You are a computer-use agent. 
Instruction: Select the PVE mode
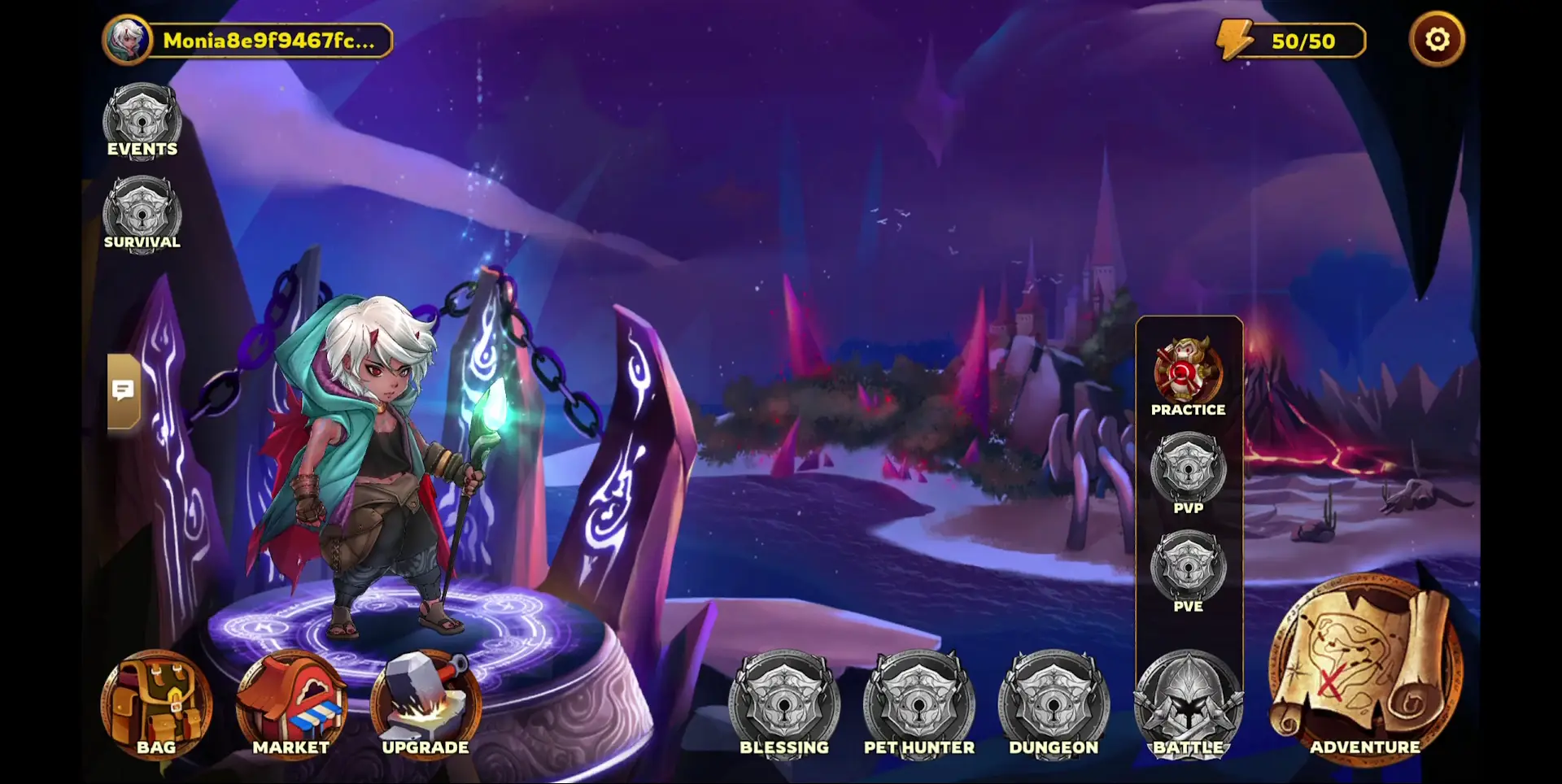[x=1189, y=569]
